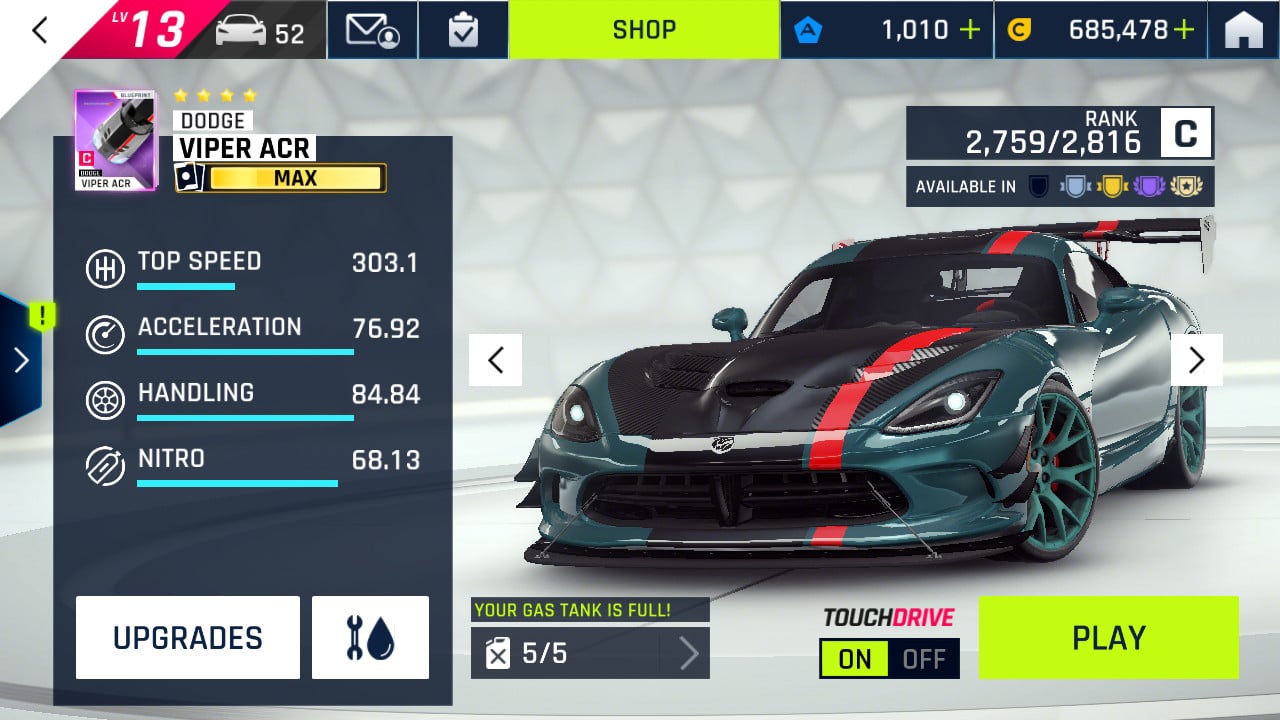The width and height of the screenshot is (1280, 720).
Task: Open the garage car count icon
Action: [260, 32]
